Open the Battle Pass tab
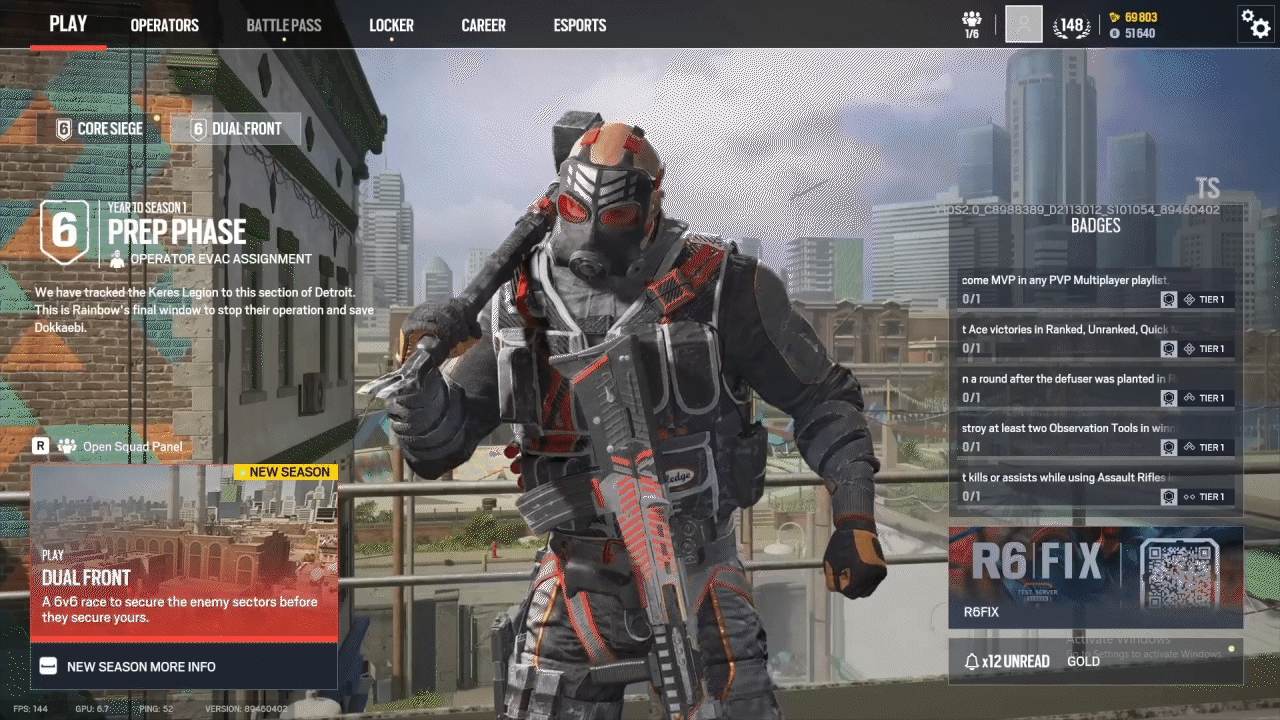The image size is (1280, 720). pos(284,25)
